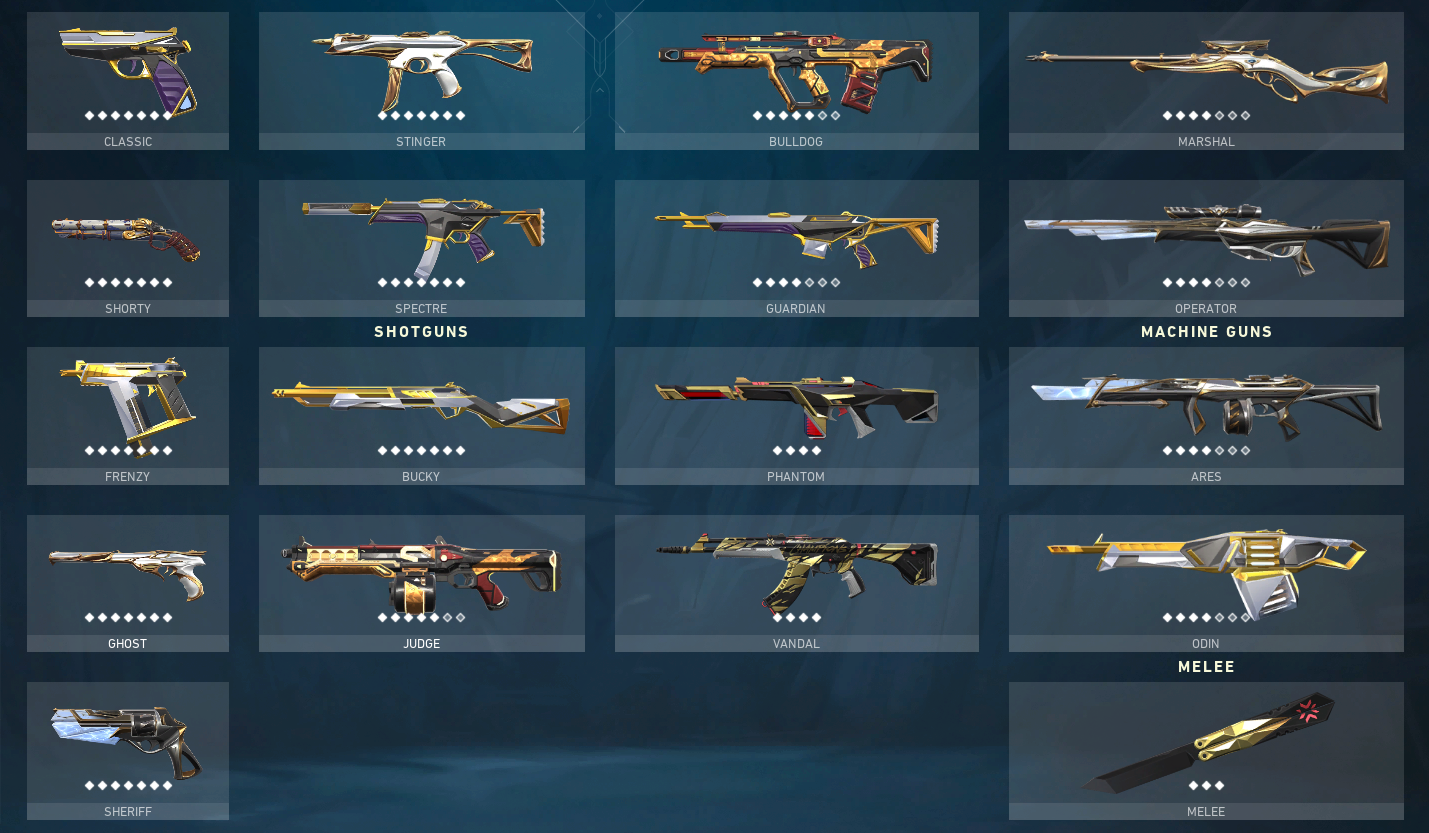View the Shorty shotgun skin

coord(127,237)
